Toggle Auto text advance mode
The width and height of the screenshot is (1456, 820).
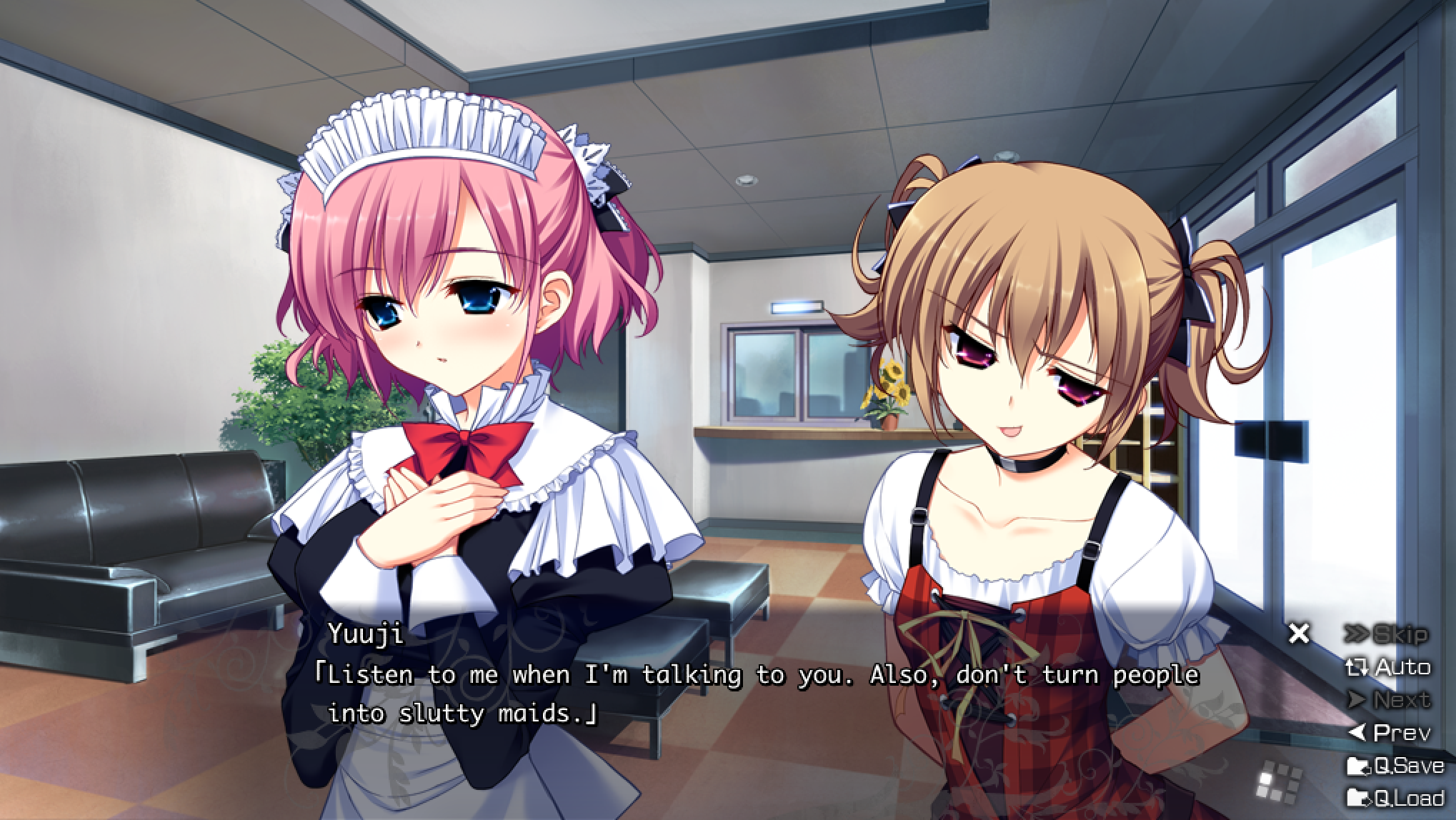tap(1387, 668)
